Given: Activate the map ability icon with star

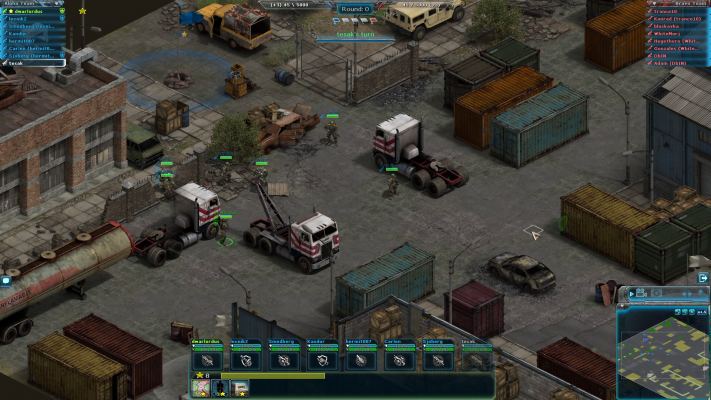Looking at the screenshot, I should click(x=200, y=387).
